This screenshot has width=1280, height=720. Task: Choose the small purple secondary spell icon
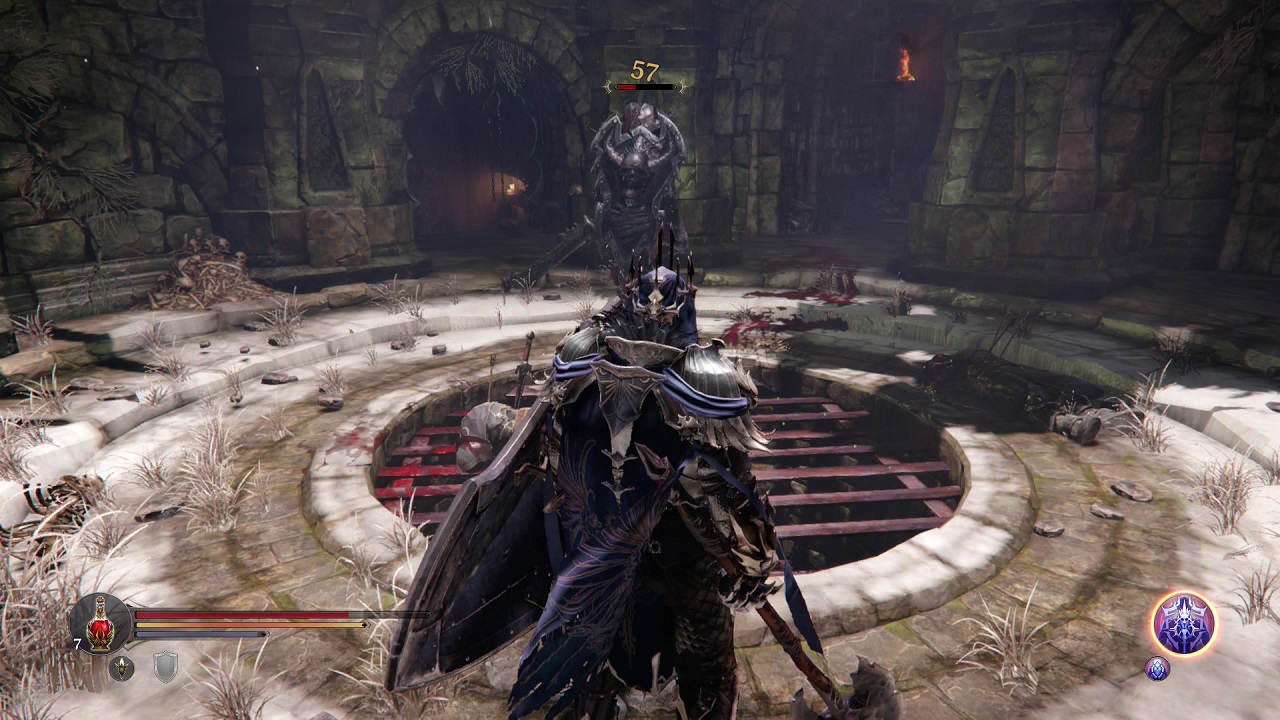pos(1157,668)
